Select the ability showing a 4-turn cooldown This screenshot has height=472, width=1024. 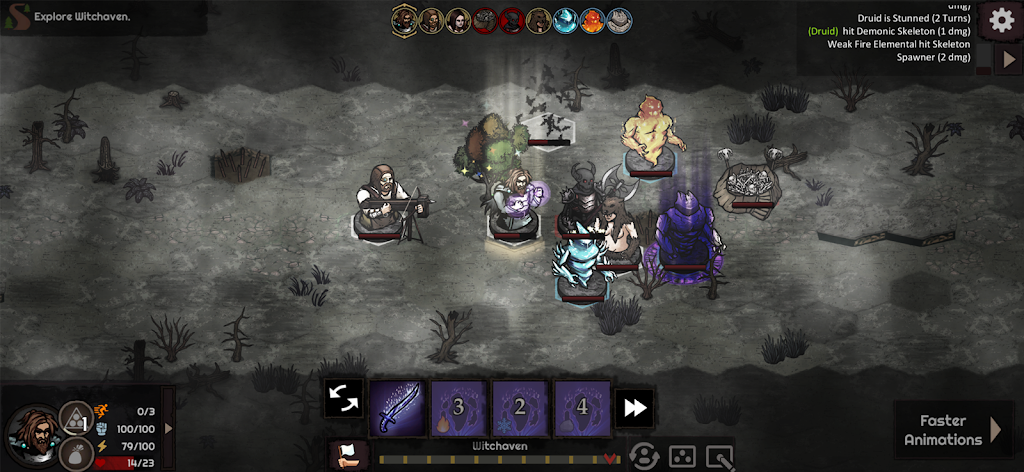(582, 407)
